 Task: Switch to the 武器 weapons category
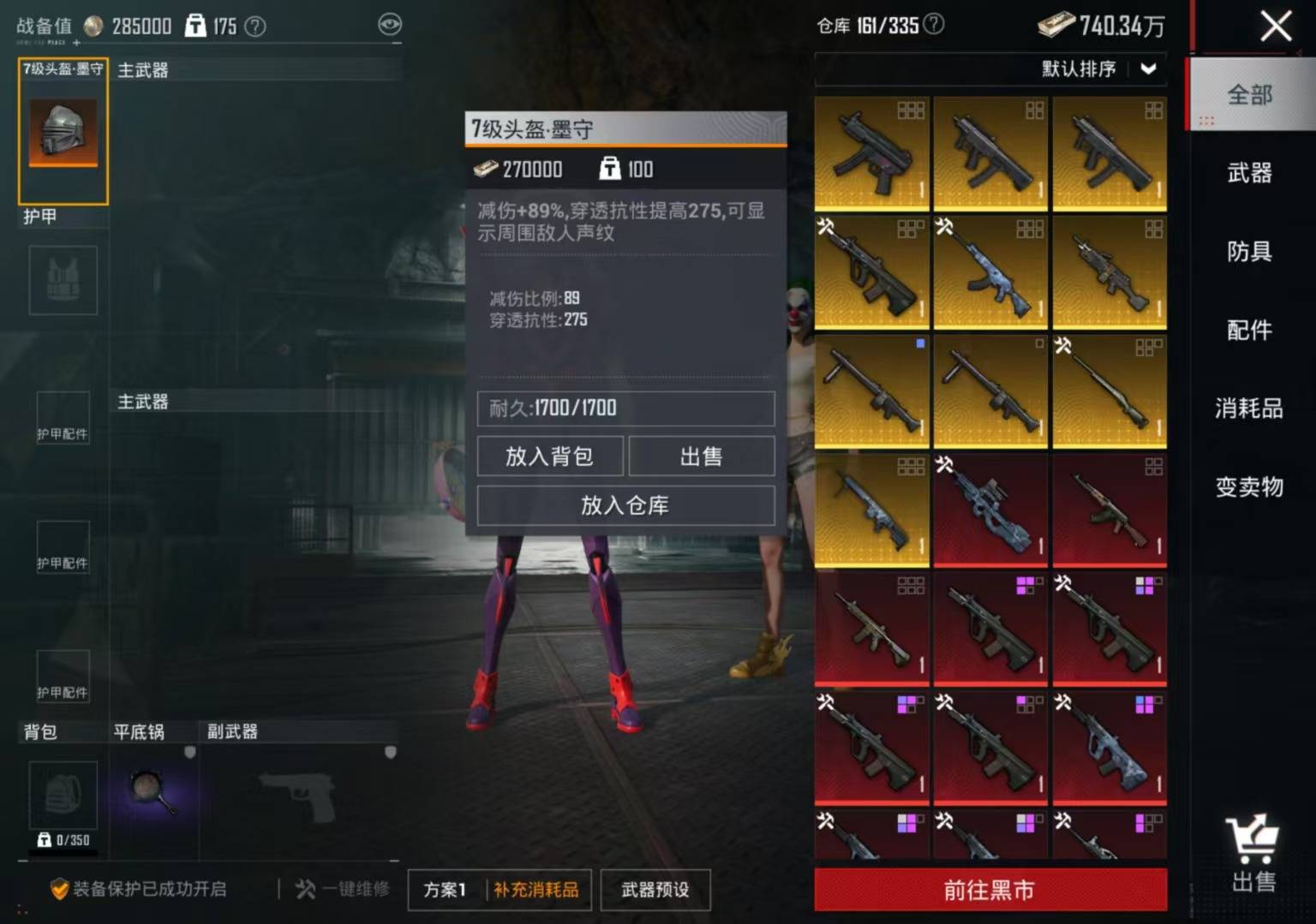pyautogui.click(x=1249, y=173)
